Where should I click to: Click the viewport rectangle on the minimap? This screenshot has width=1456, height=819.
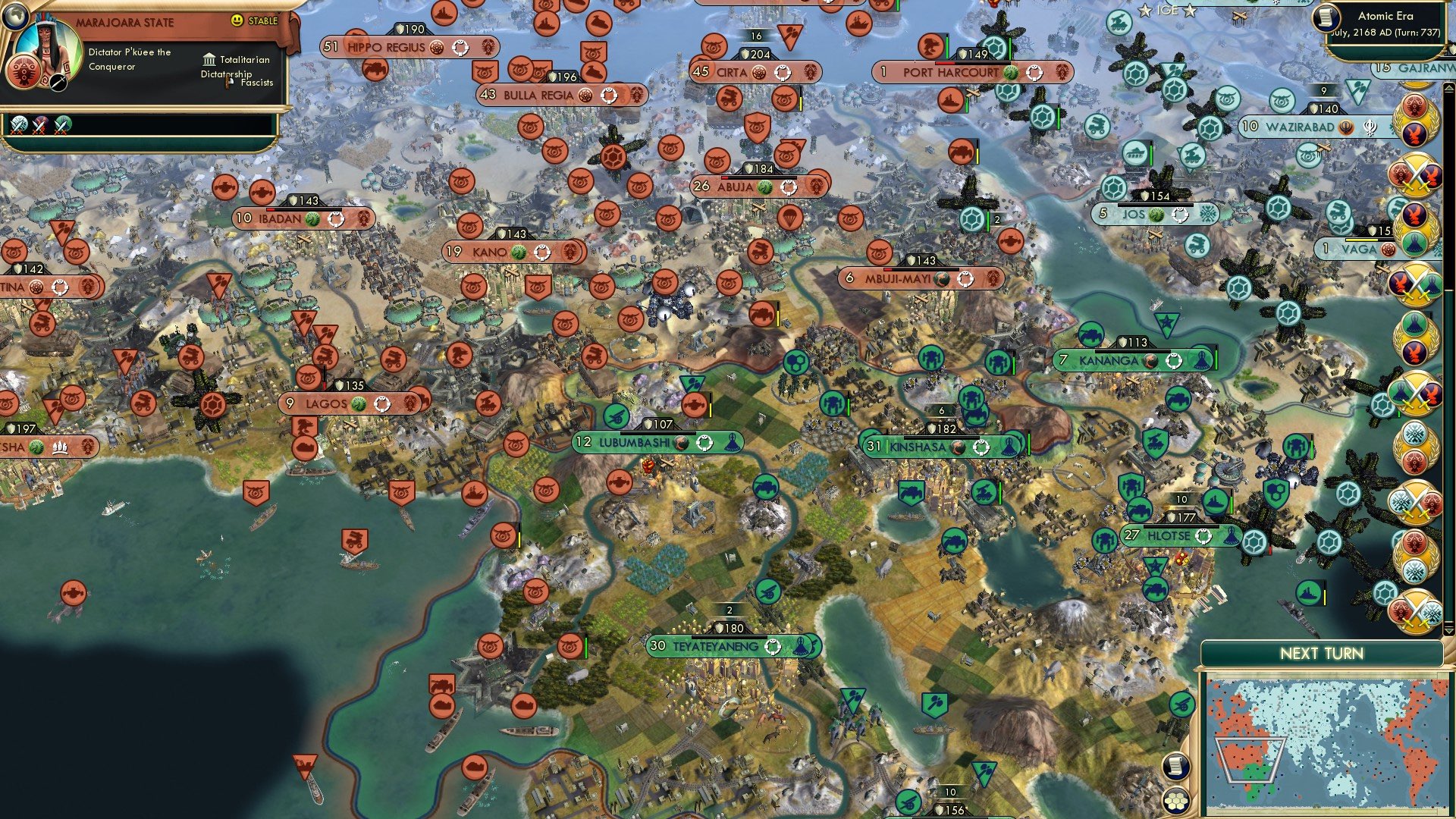1250,760
